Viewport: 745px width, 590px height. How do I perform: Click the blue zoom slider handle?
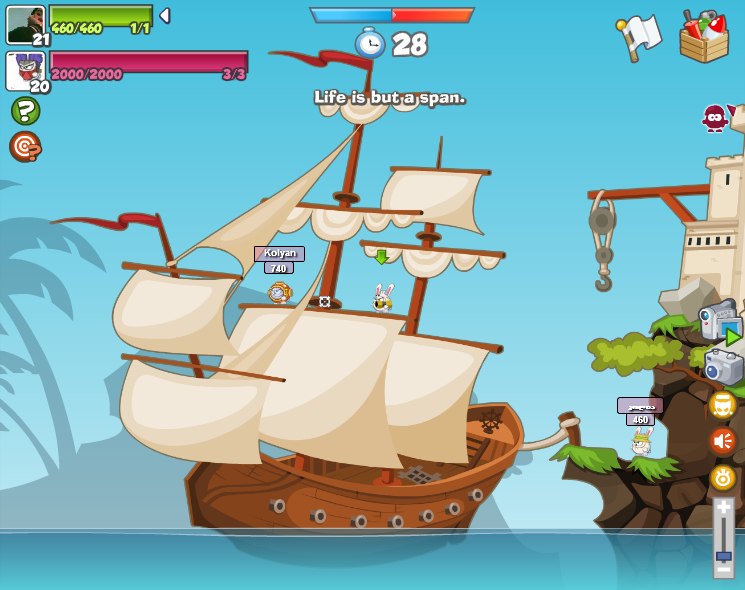point(723,555)
